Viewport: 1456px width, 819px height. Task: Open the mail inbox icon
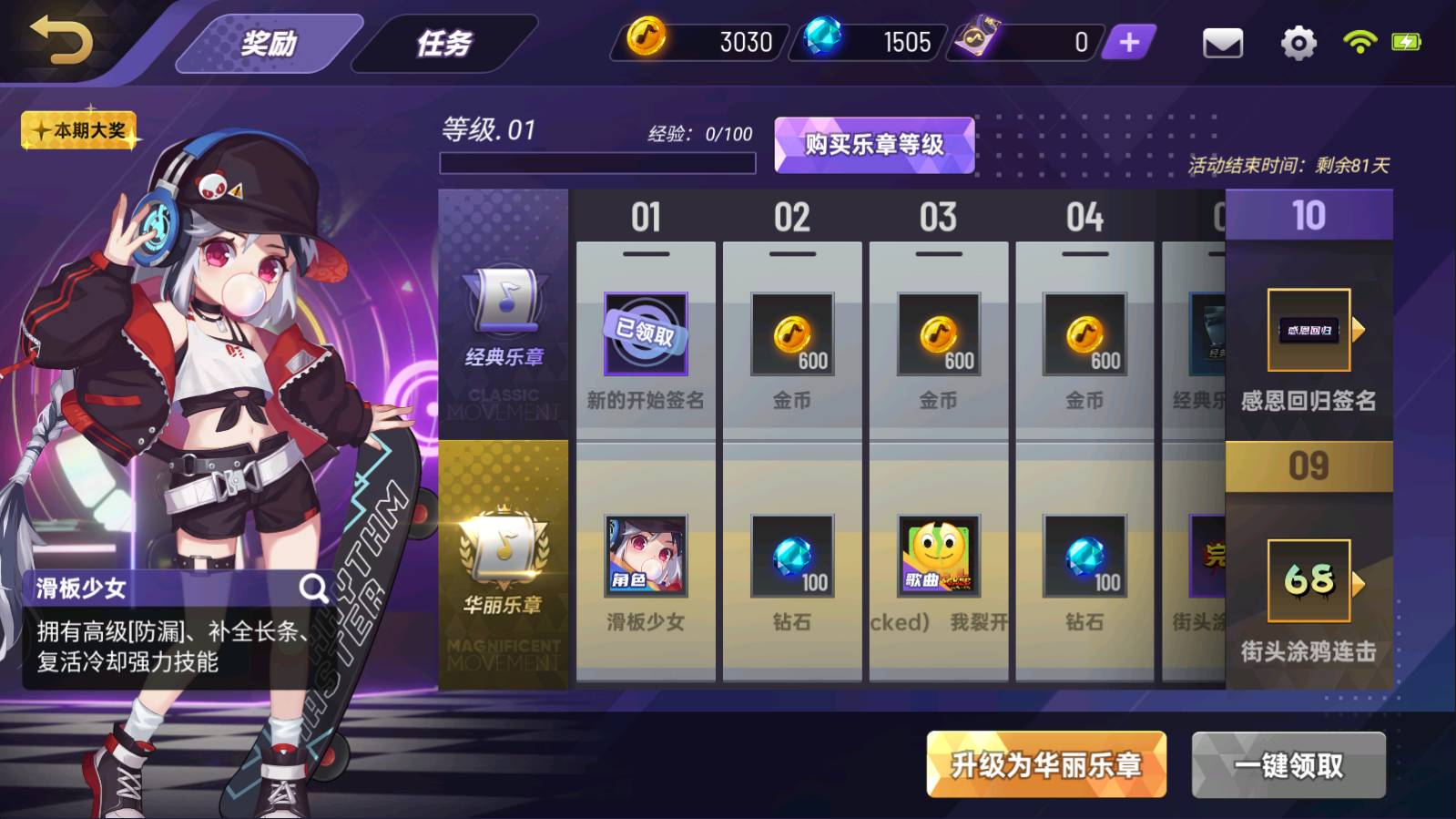[x=1223, y=42]
